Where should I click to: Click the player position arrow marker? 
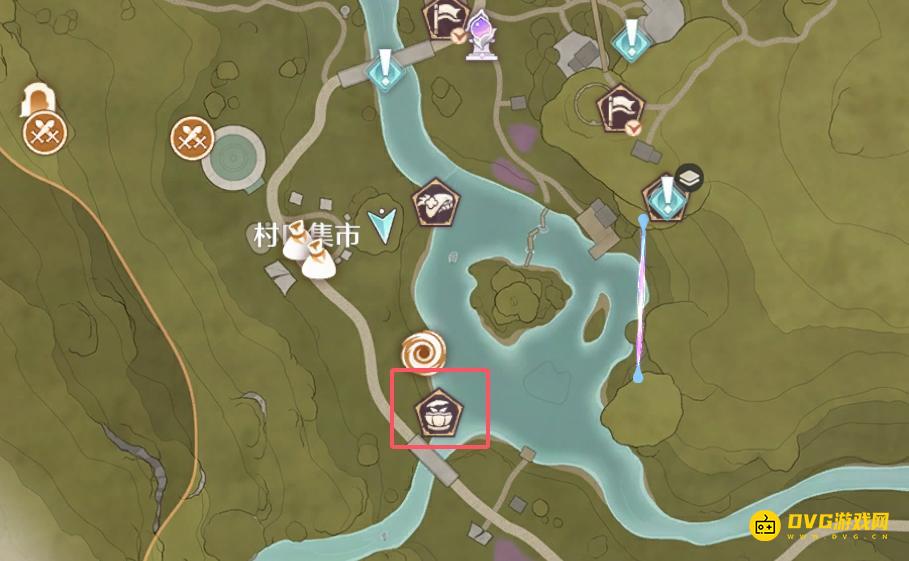tap(381, 226)
